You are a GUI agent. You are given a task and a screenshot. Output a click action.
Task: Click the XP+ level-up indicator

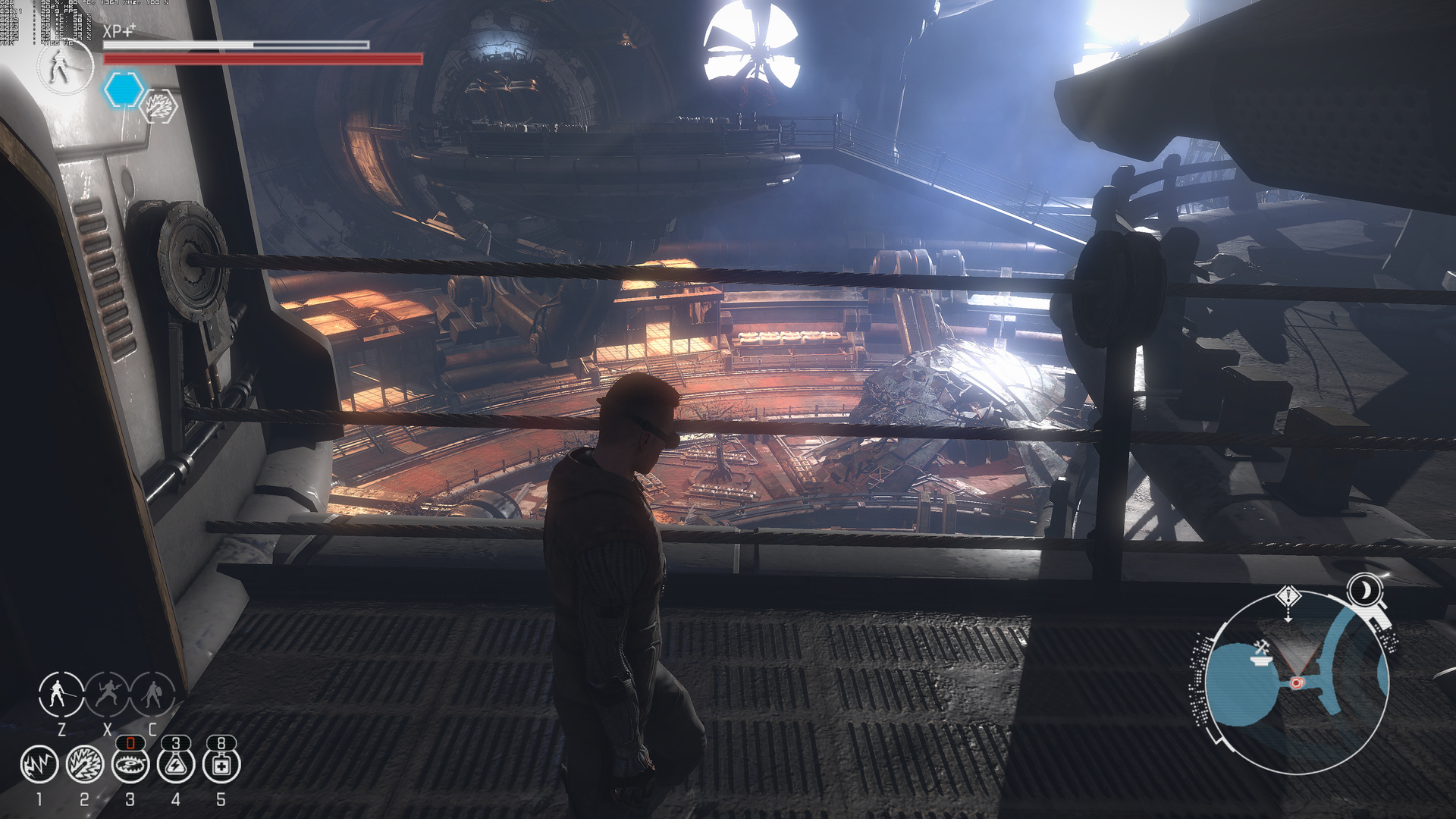point(119,31)
